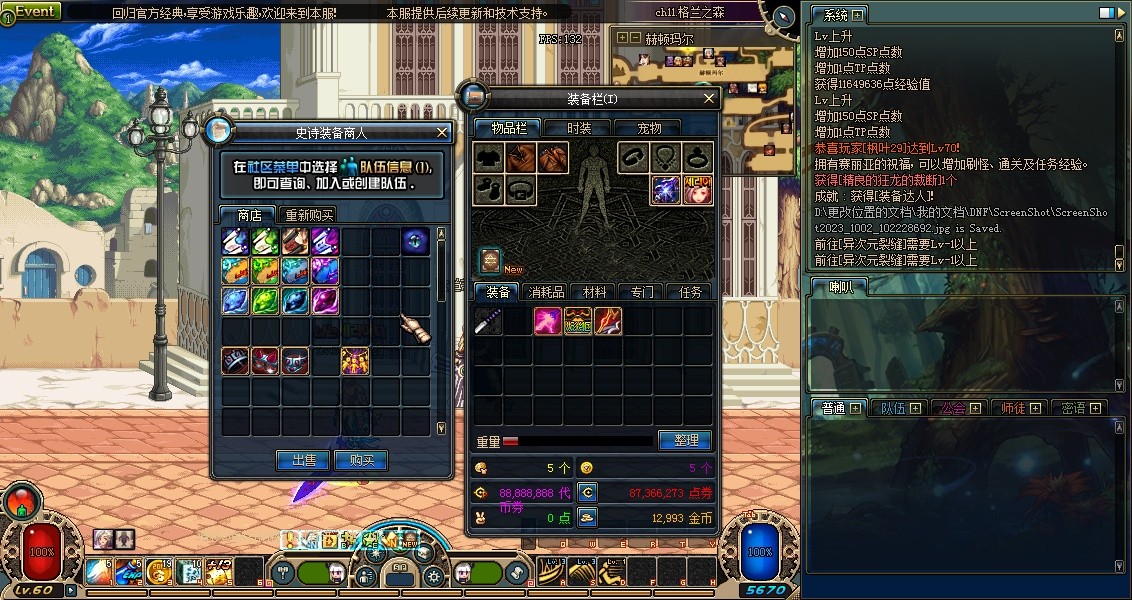Select the 公会 guild chat tab
Image resolution: width=1132 pixels, height=600 pixels.
point(954,408)
